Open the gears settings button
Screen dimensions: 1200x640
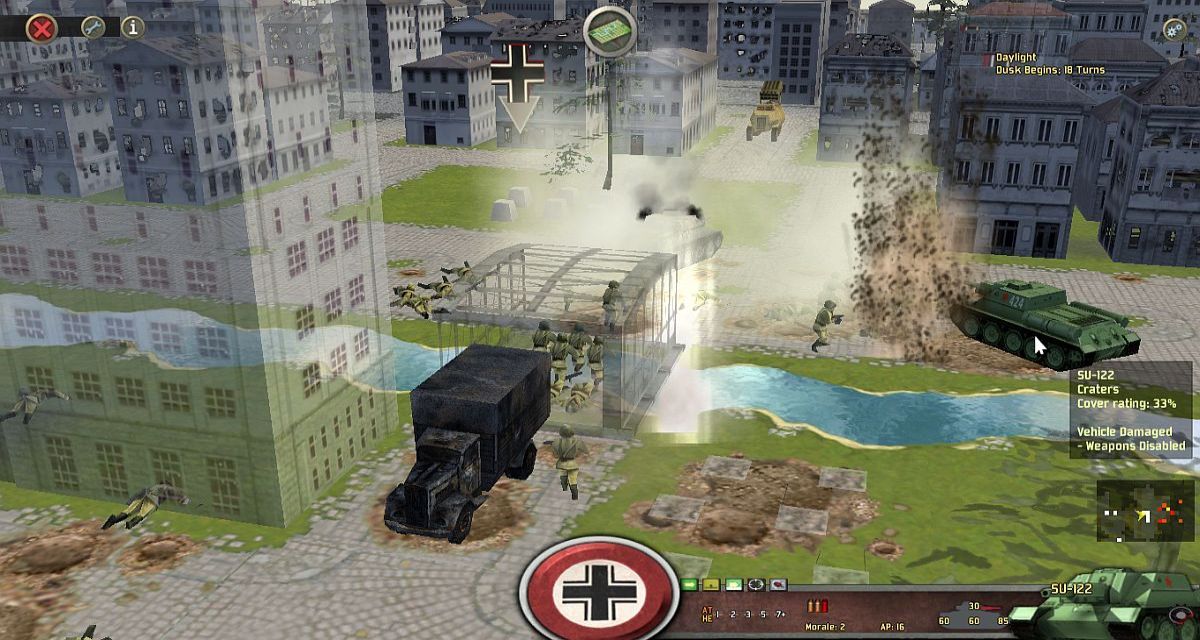pyautogui.click(x=1175, y=28)
